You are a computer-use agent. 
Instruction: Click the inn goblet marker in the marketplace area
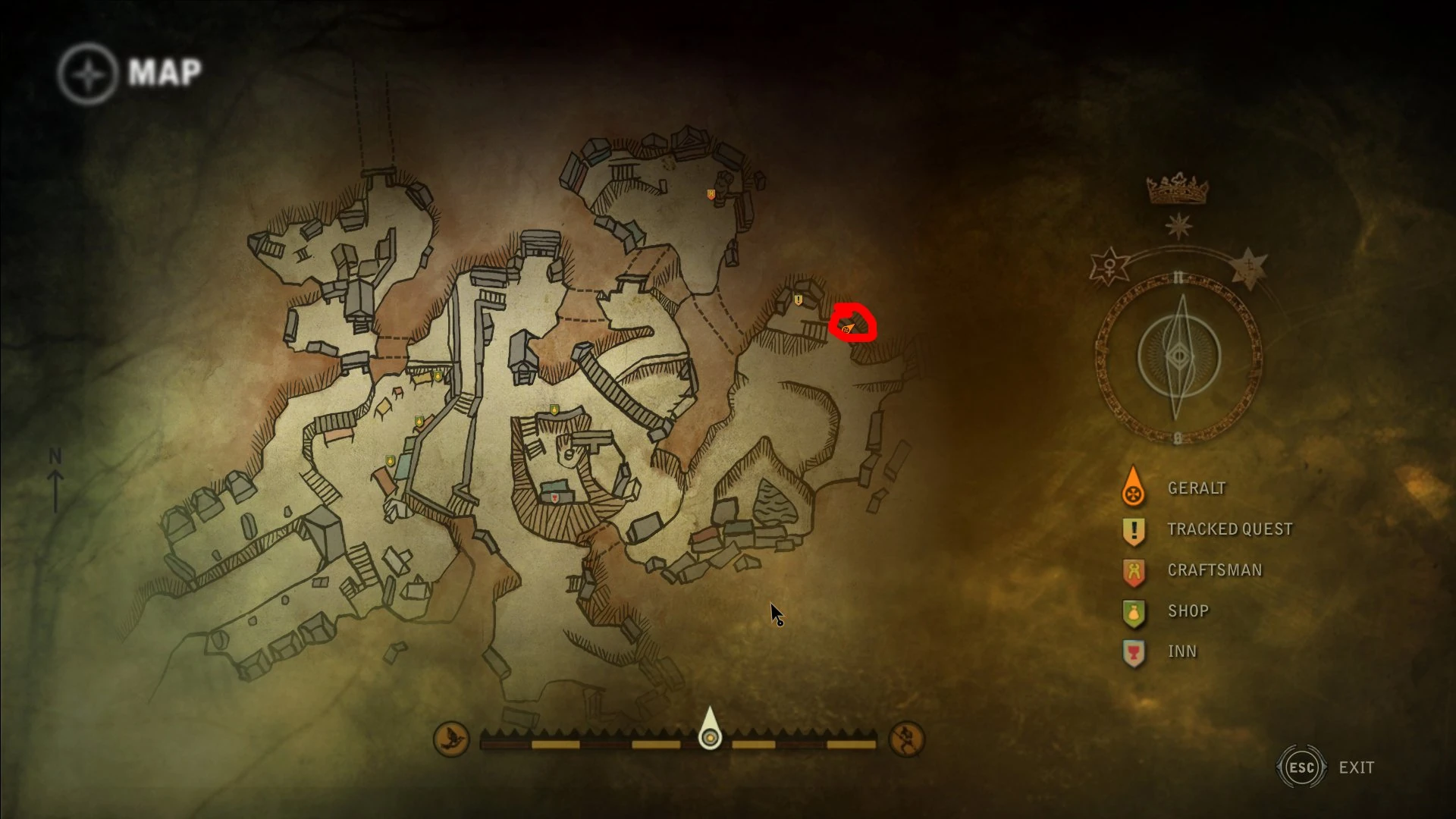pyautogui.click(x=554, y=497)
